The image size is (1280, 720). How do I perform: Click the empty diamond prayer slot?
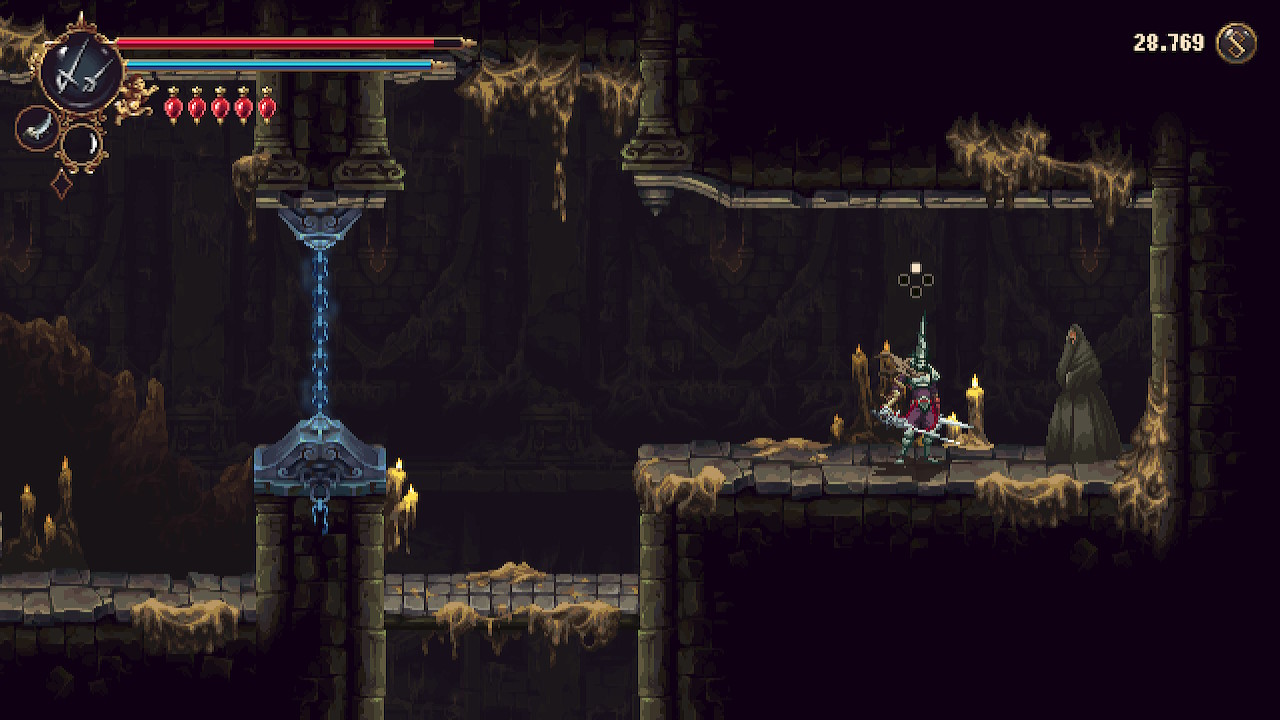pyautogui.click(x=61, y=184)
